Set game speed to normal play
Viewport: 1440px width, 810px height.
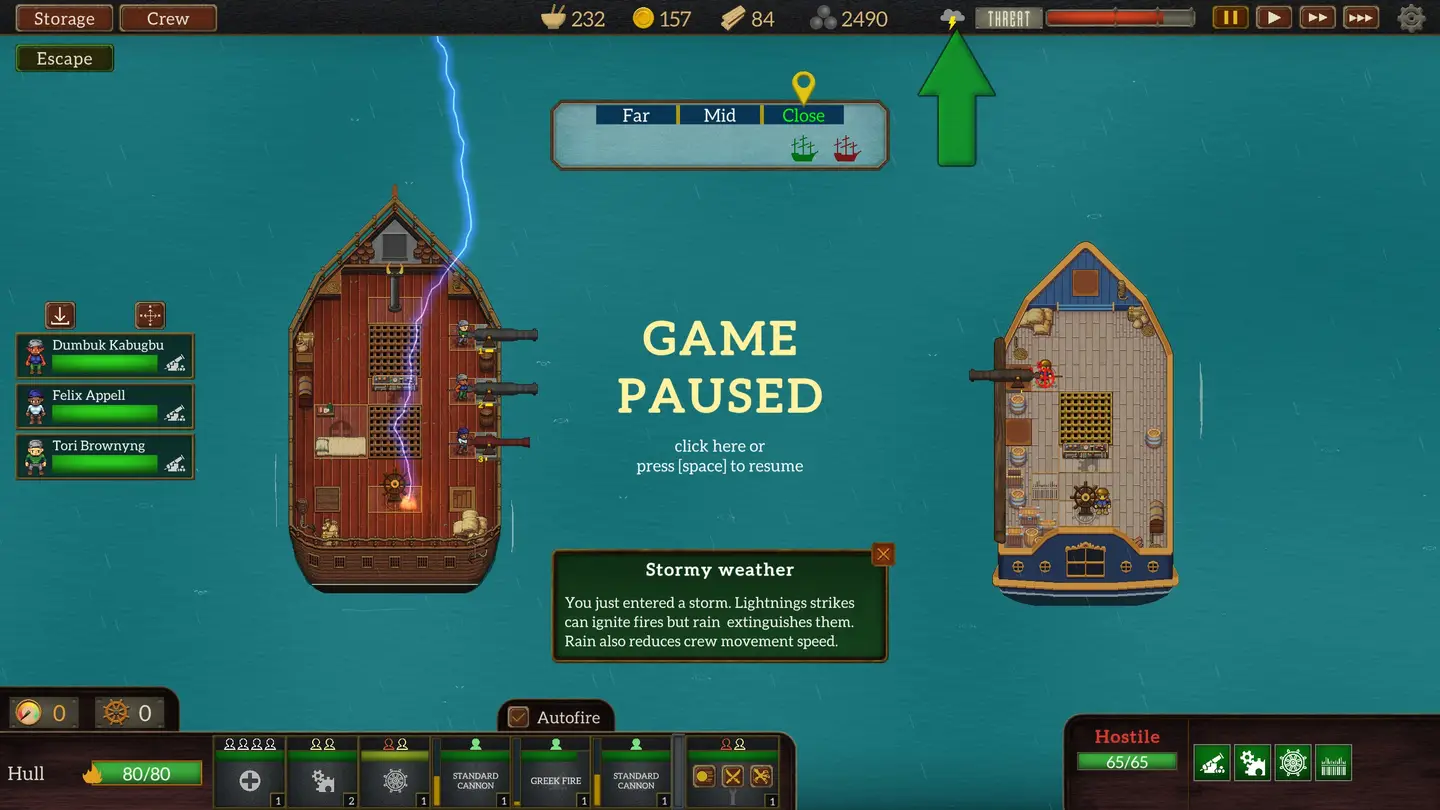(1273, 18)
